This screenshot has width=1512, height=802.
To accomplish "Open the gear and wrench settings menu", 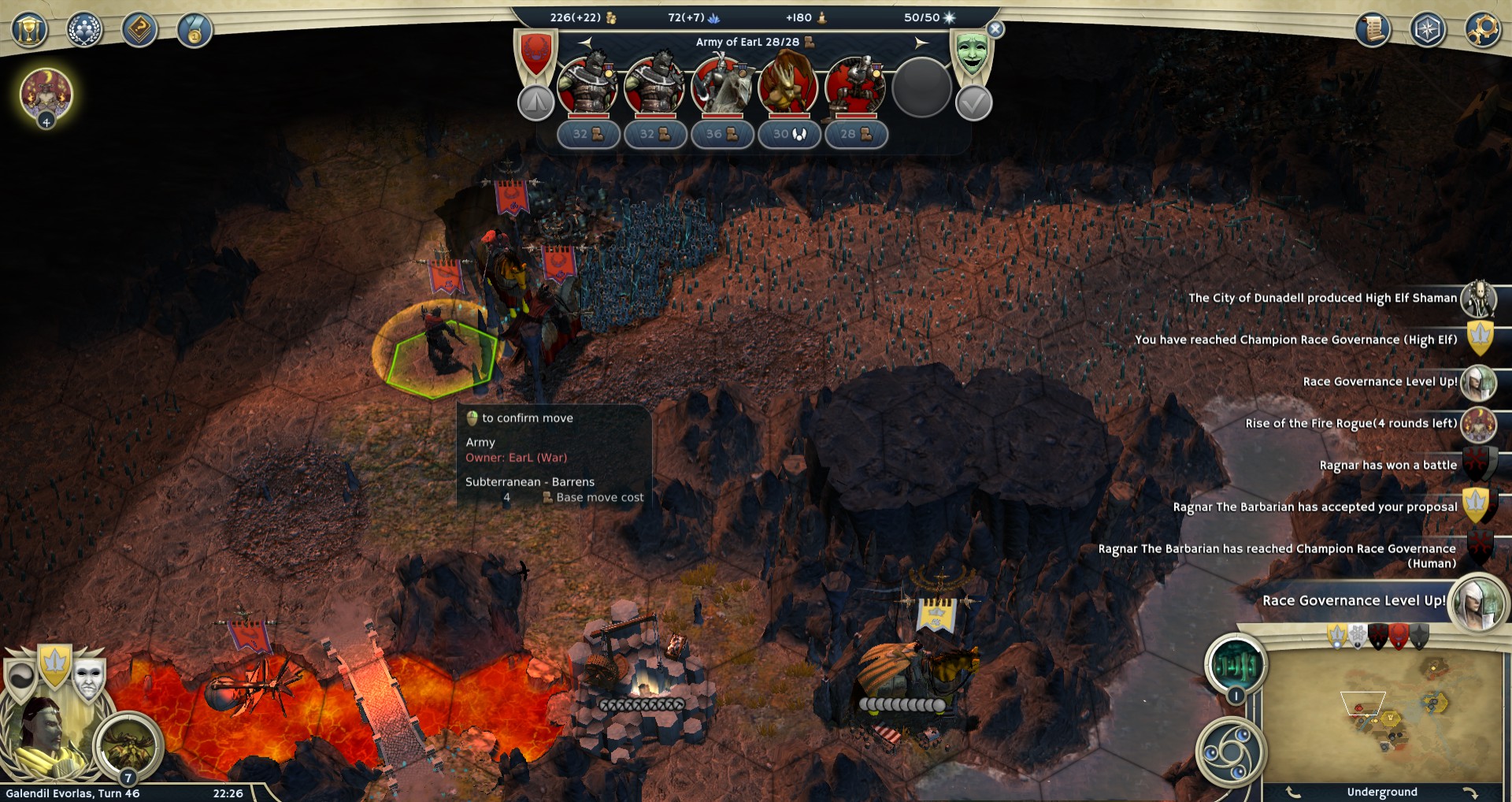I will tap(1482, 30).
